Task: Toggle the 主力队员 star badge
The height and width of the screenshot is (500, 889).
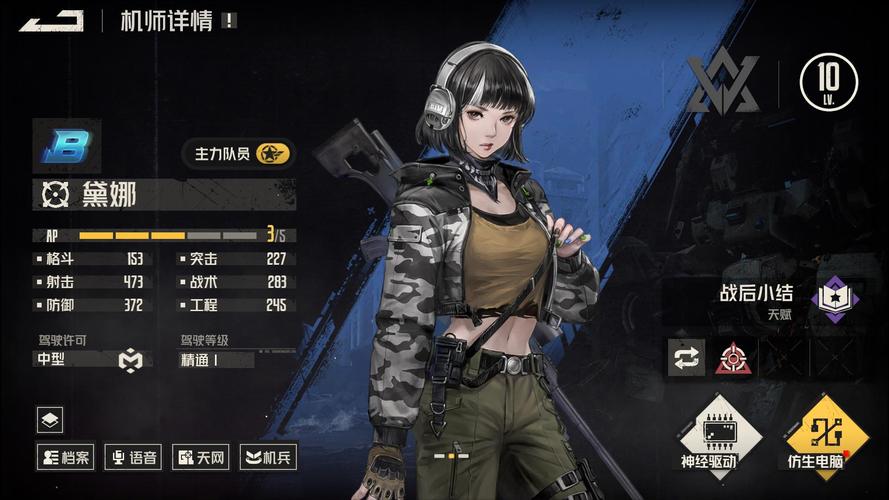Action: point(273,154)
